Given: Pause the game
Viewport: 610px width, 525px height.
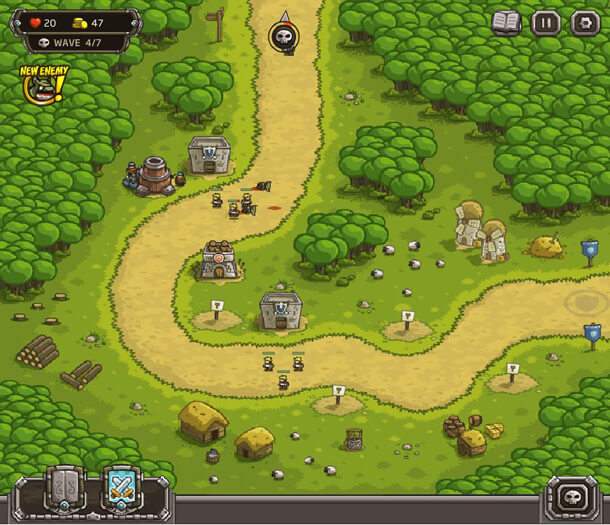Looking at the screenshot, I should 545,22.
